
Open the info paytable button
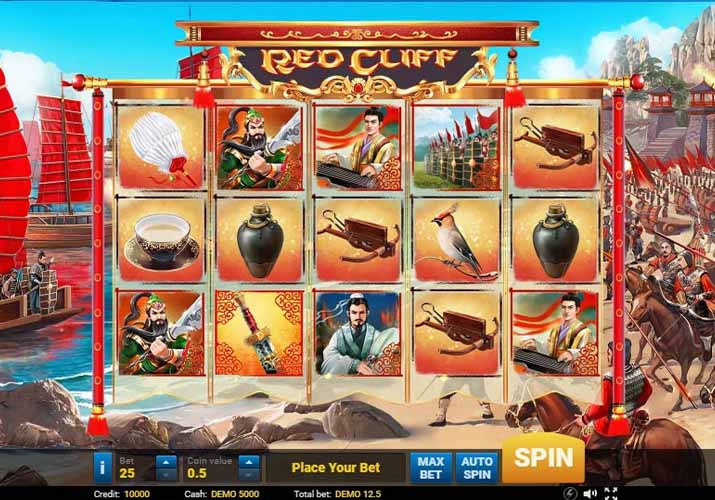[102, 467]
